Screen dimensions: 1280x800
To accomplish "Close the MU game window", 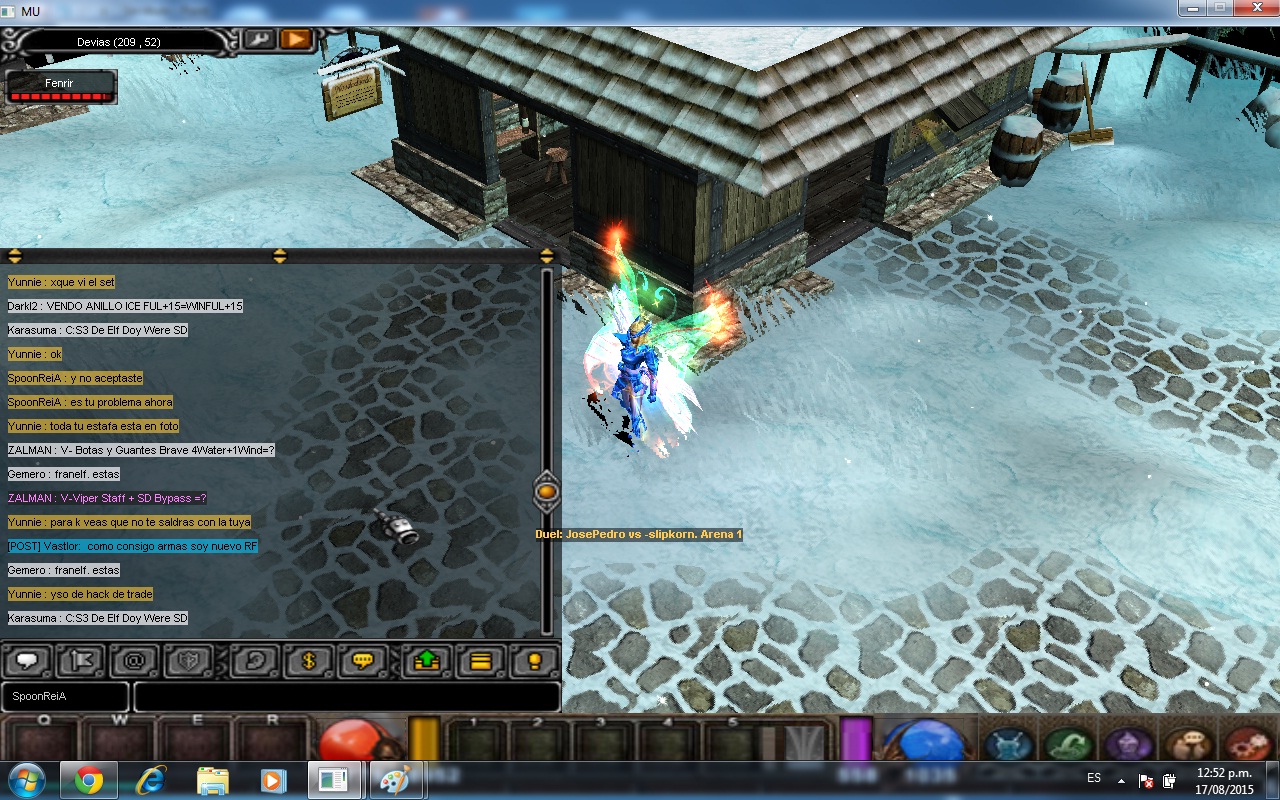I will [x=1255, y=8].
